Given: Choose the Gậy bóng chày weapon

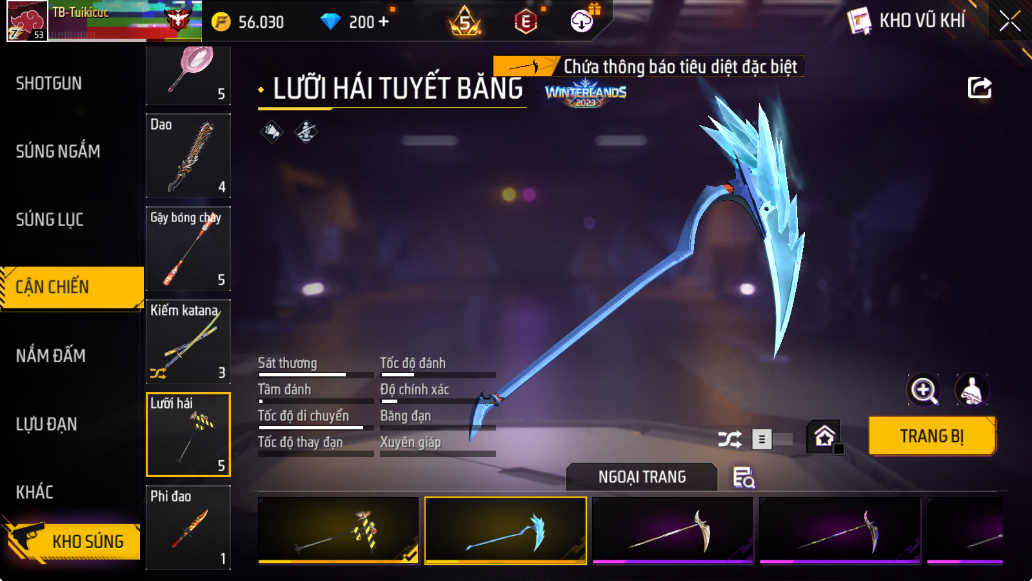Looking at the screenshot, I should click(x=188, y=249).
